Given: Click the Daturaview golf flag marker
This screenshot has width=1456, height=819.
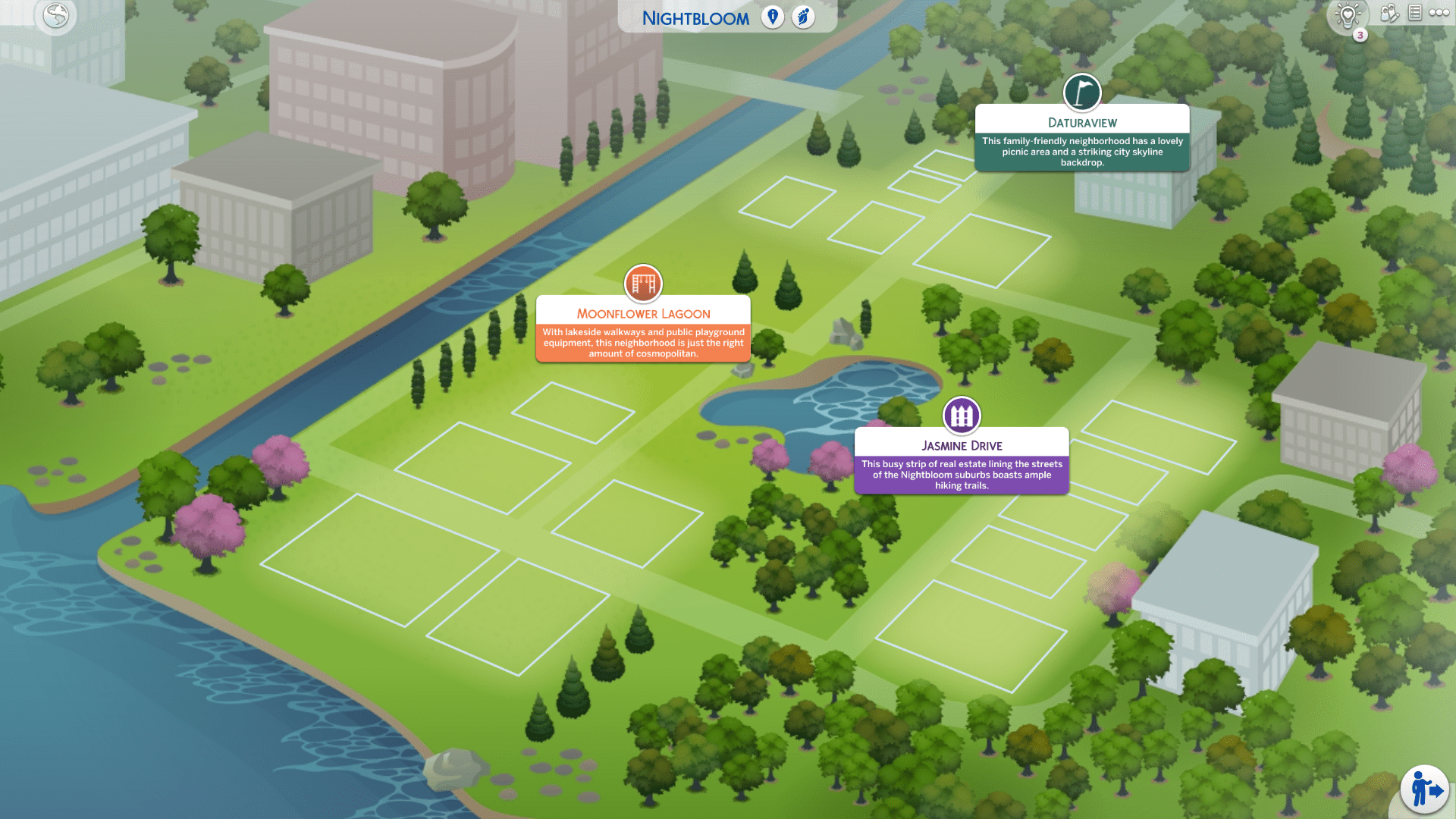Looking at the screenshot, I should click(x=1082, y=93).
